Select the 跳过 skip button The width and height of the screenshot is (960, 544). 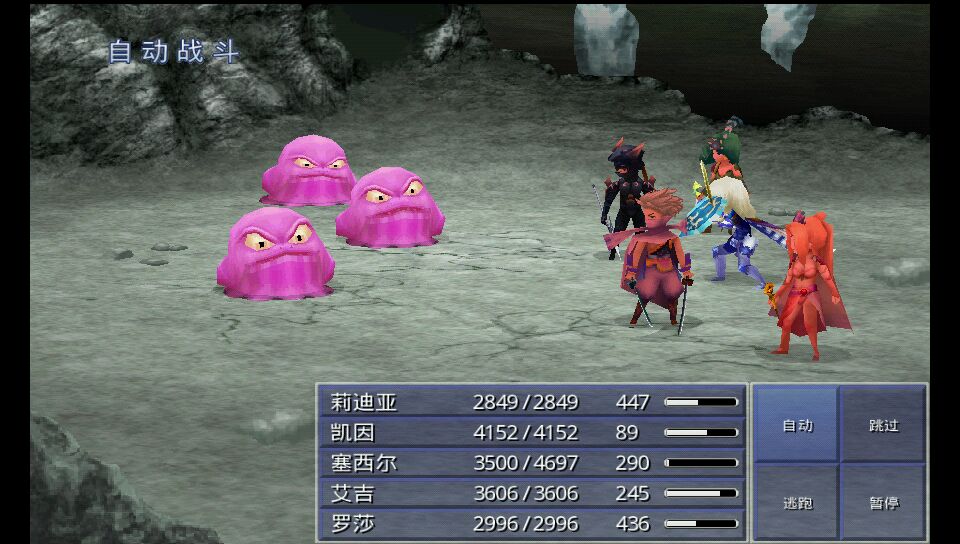(x=883, y=425)
